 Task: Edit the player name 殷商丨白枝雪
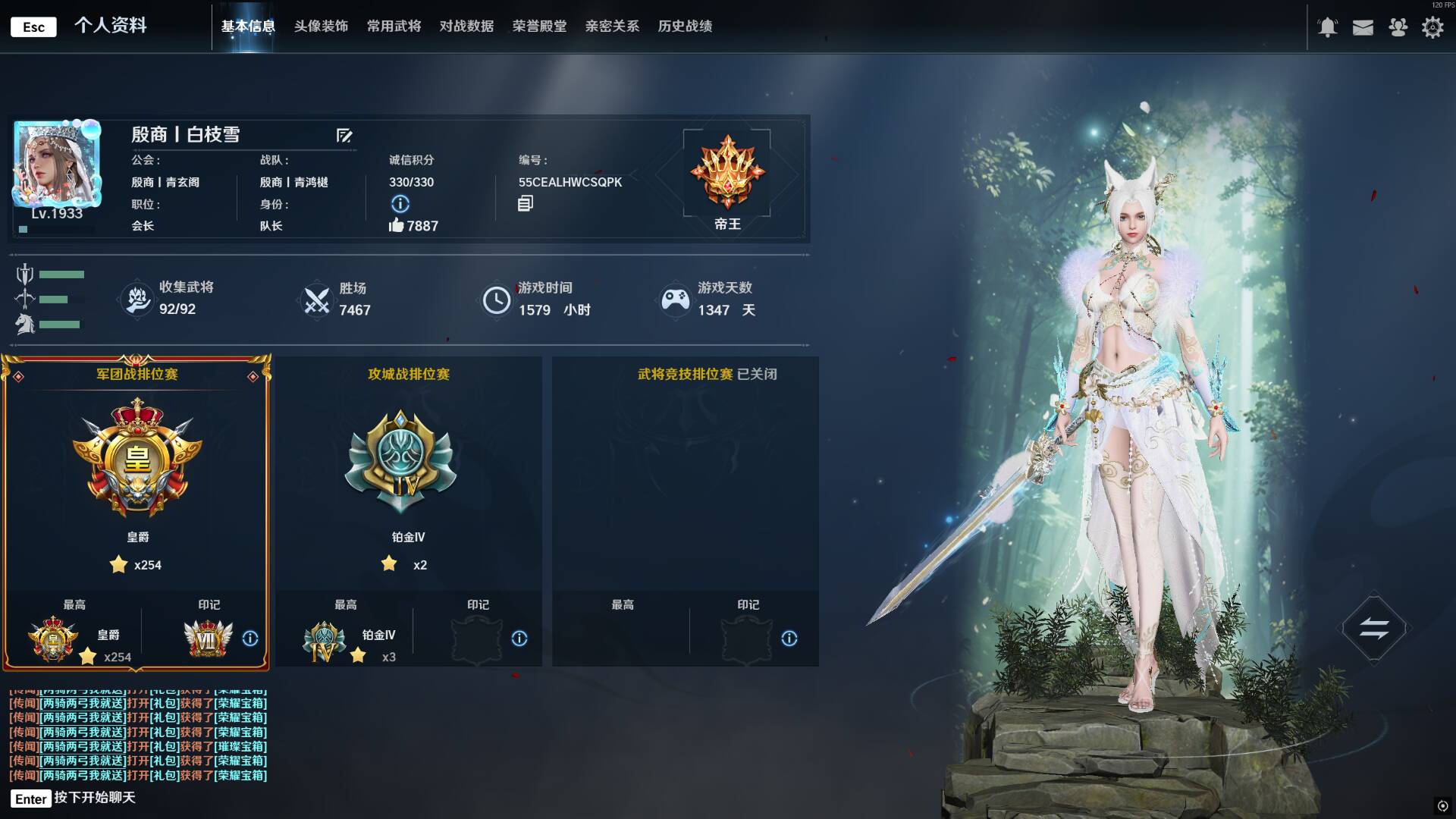tap(344, 136)
